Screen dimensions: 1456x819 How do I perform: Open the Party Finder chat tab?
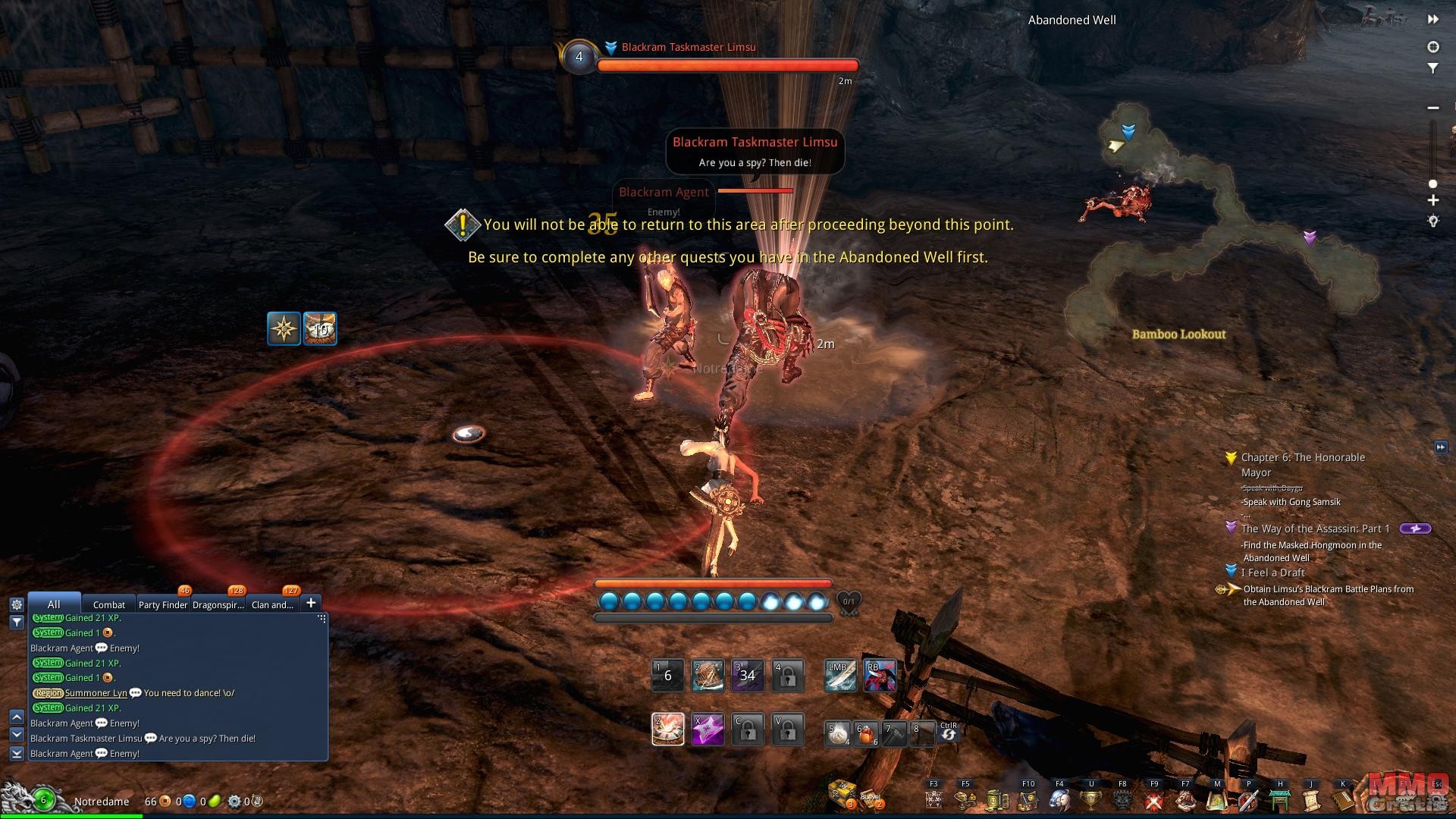tap(162, 604)
